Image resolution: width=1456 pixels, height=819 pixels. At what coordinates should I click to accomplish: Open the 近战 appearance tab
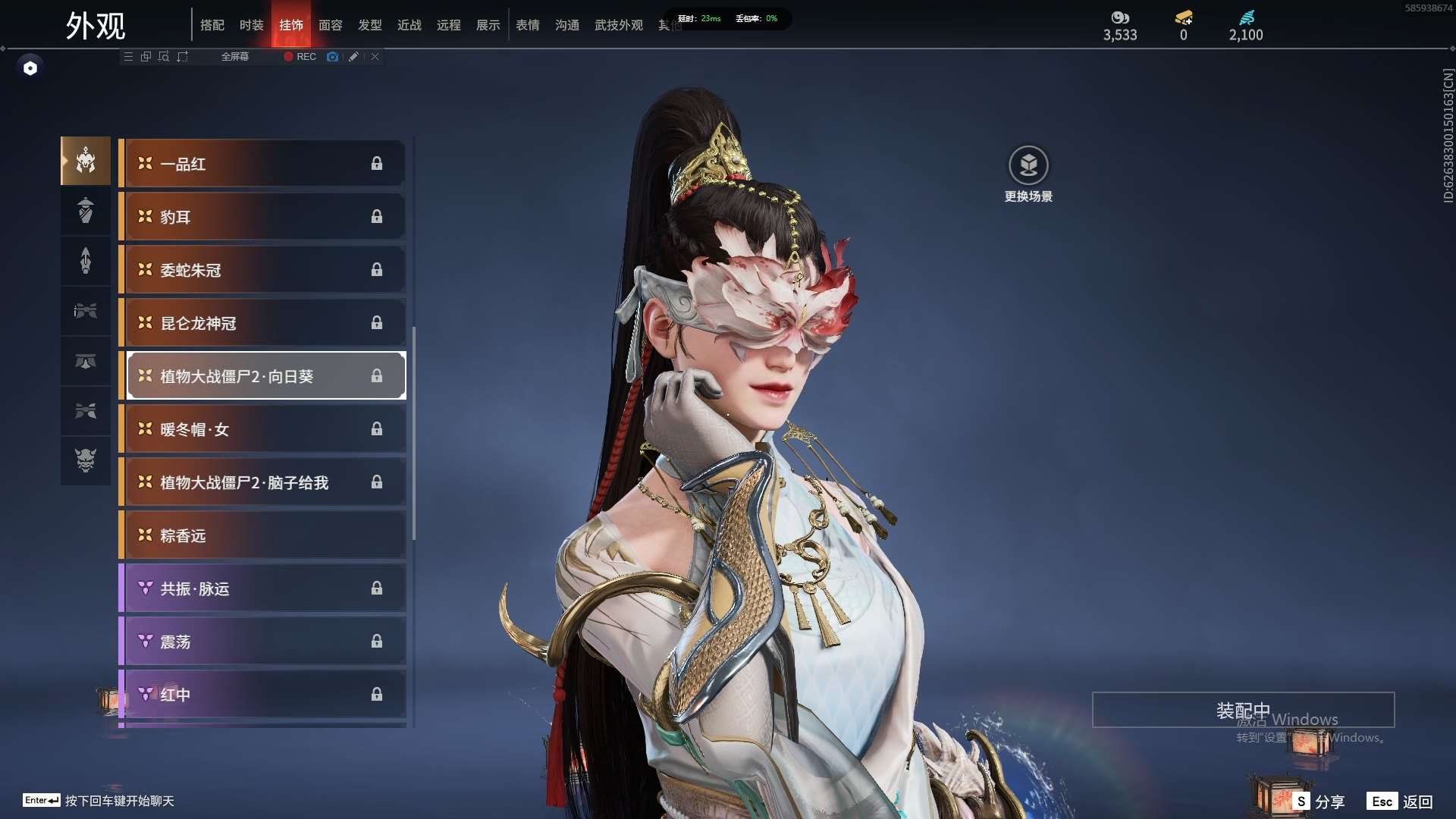coord(409,25)
